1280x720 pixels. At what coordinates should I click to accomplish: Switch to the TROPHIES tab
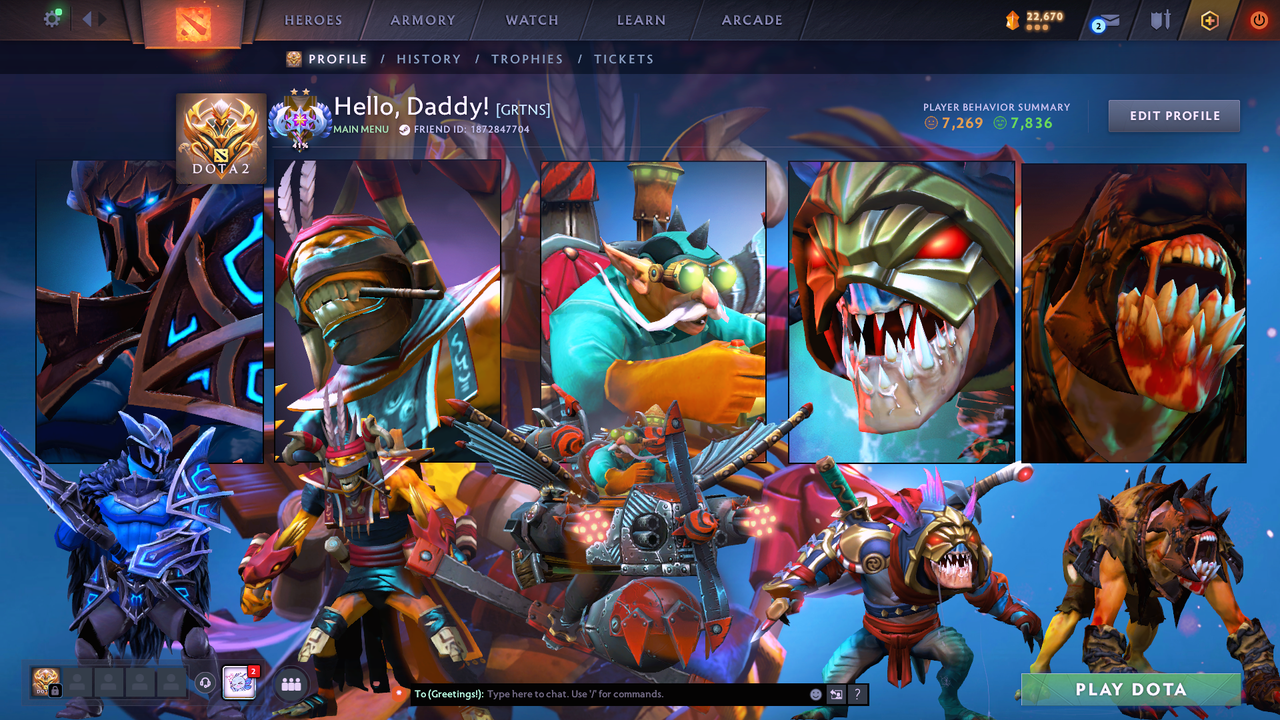click(527, 59)
